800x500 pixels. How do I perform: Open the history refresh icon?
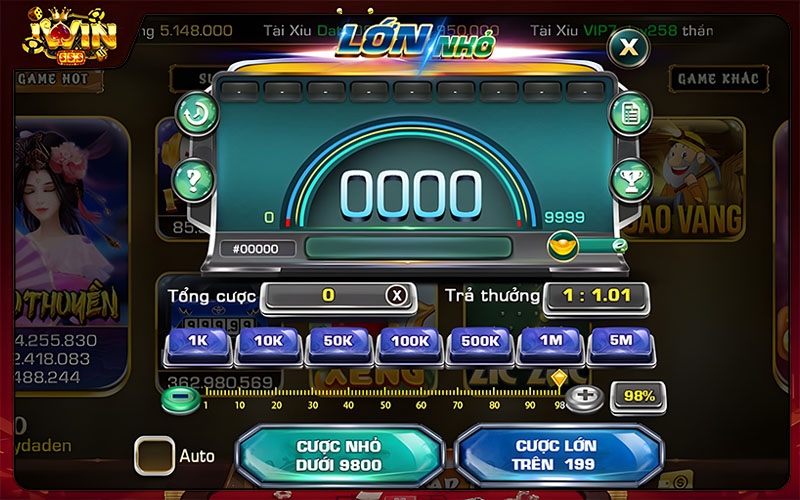pyautogui.click(x=196, y=112)
